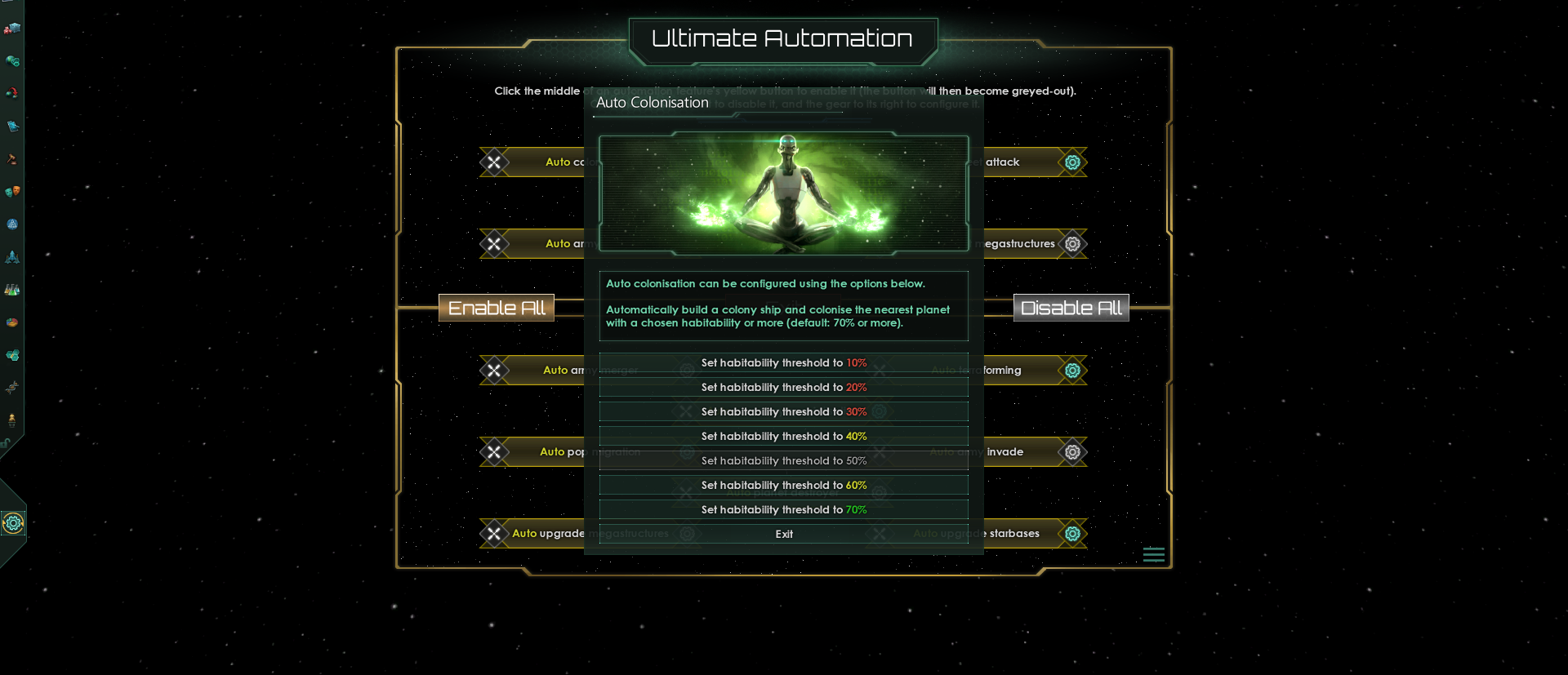
Task: Exit the Auto Colonisation dialog
Action: pos(783,535)
